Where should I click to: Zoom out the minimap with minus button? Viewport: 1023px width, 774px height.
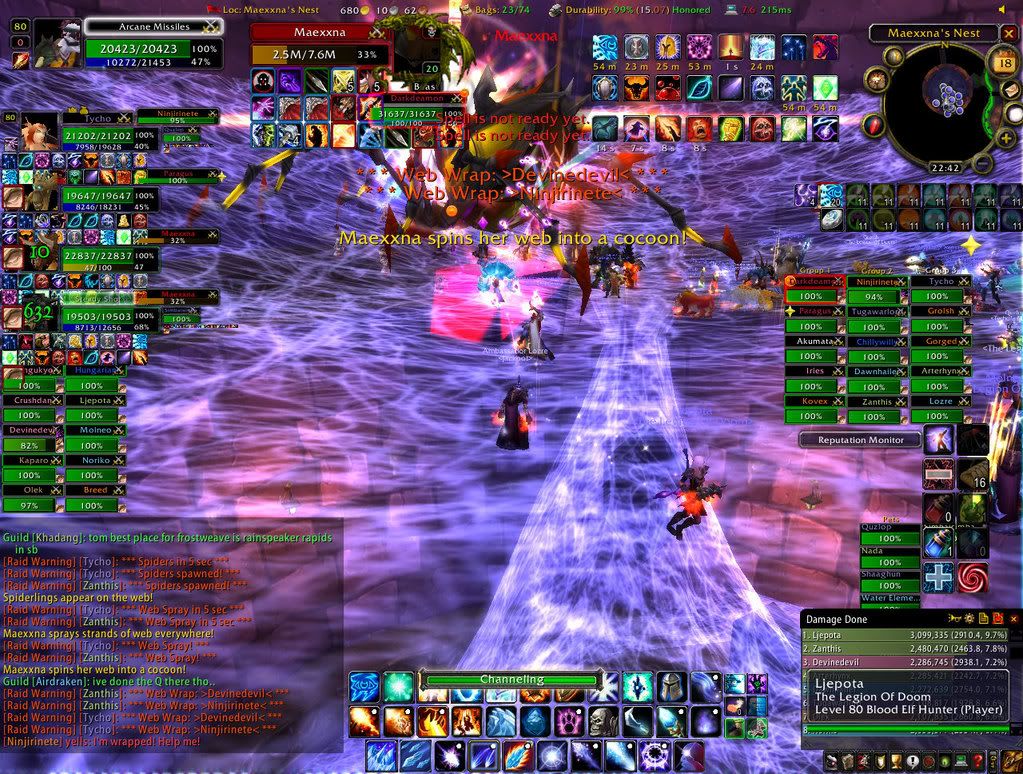(x=984, y=163)
